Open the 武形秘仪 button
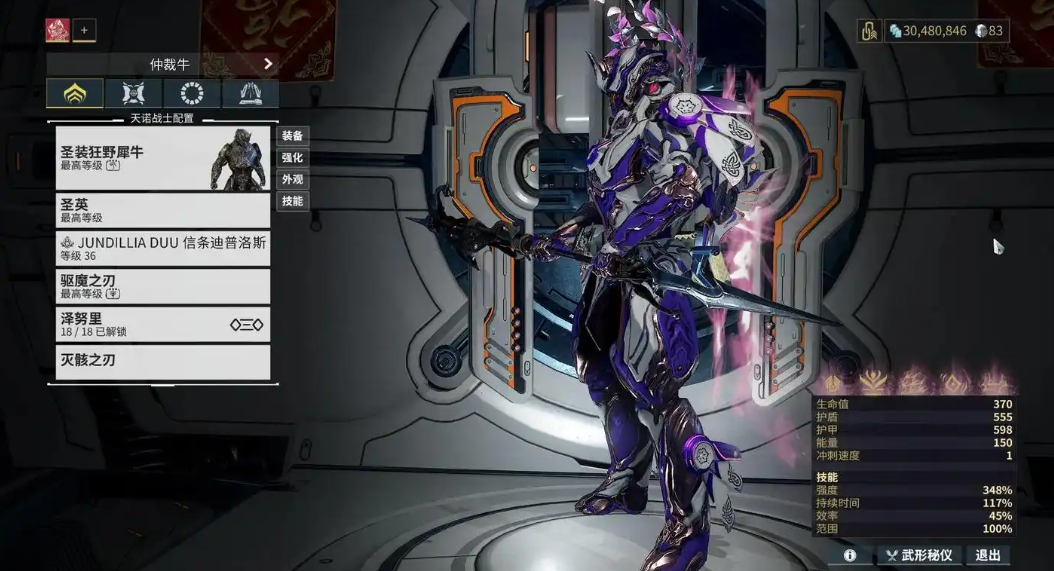This screenshot has height=571, width=1054. pos(920,555)
